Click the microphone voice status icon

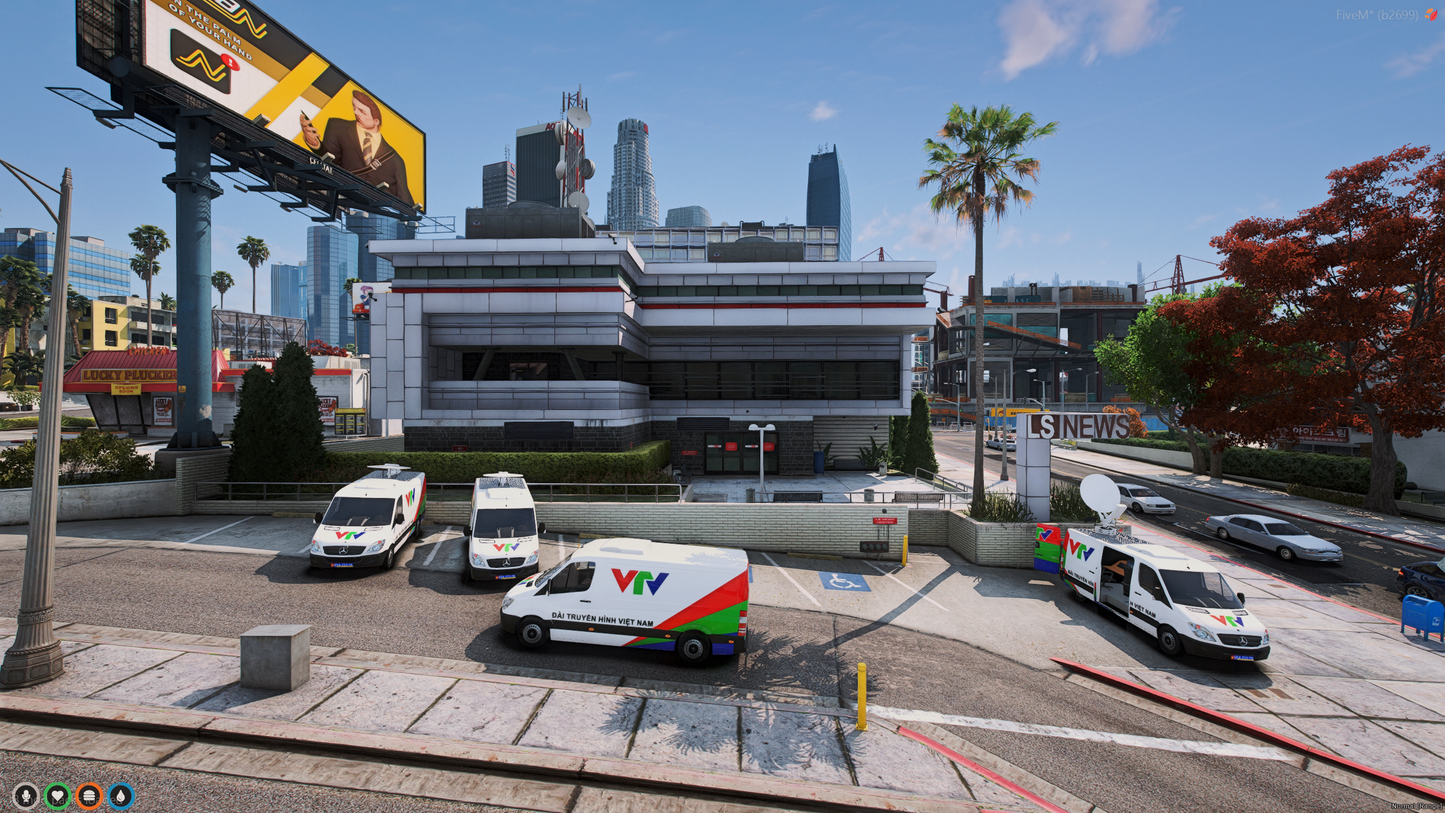pos(25,796)
